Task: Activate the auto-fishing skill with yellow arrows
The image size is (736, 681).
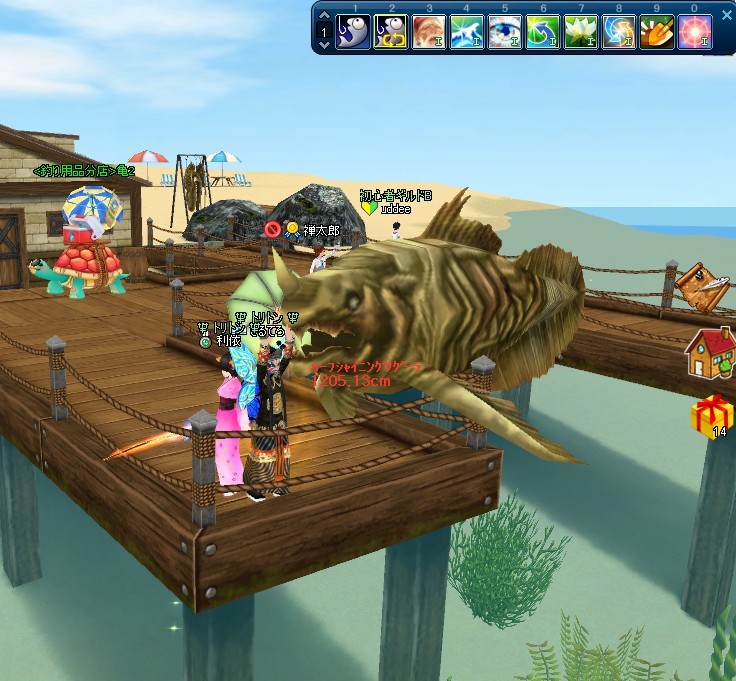Action: point(391,33)
